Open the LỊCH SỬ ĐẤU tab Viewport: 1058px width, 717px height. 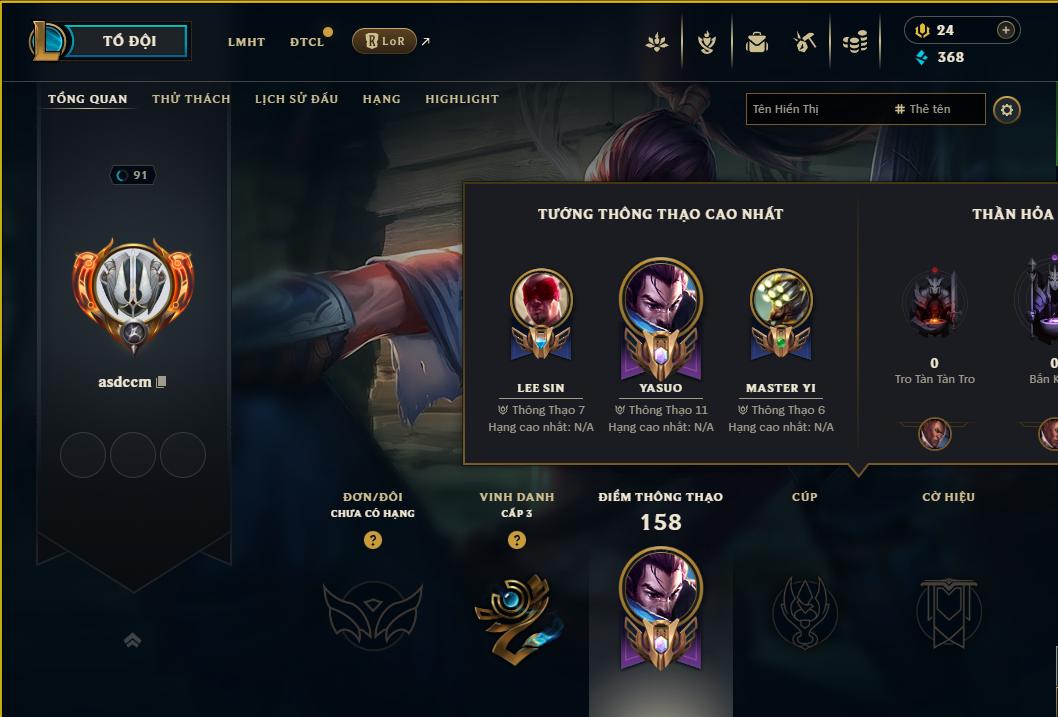tap(296, 99)
